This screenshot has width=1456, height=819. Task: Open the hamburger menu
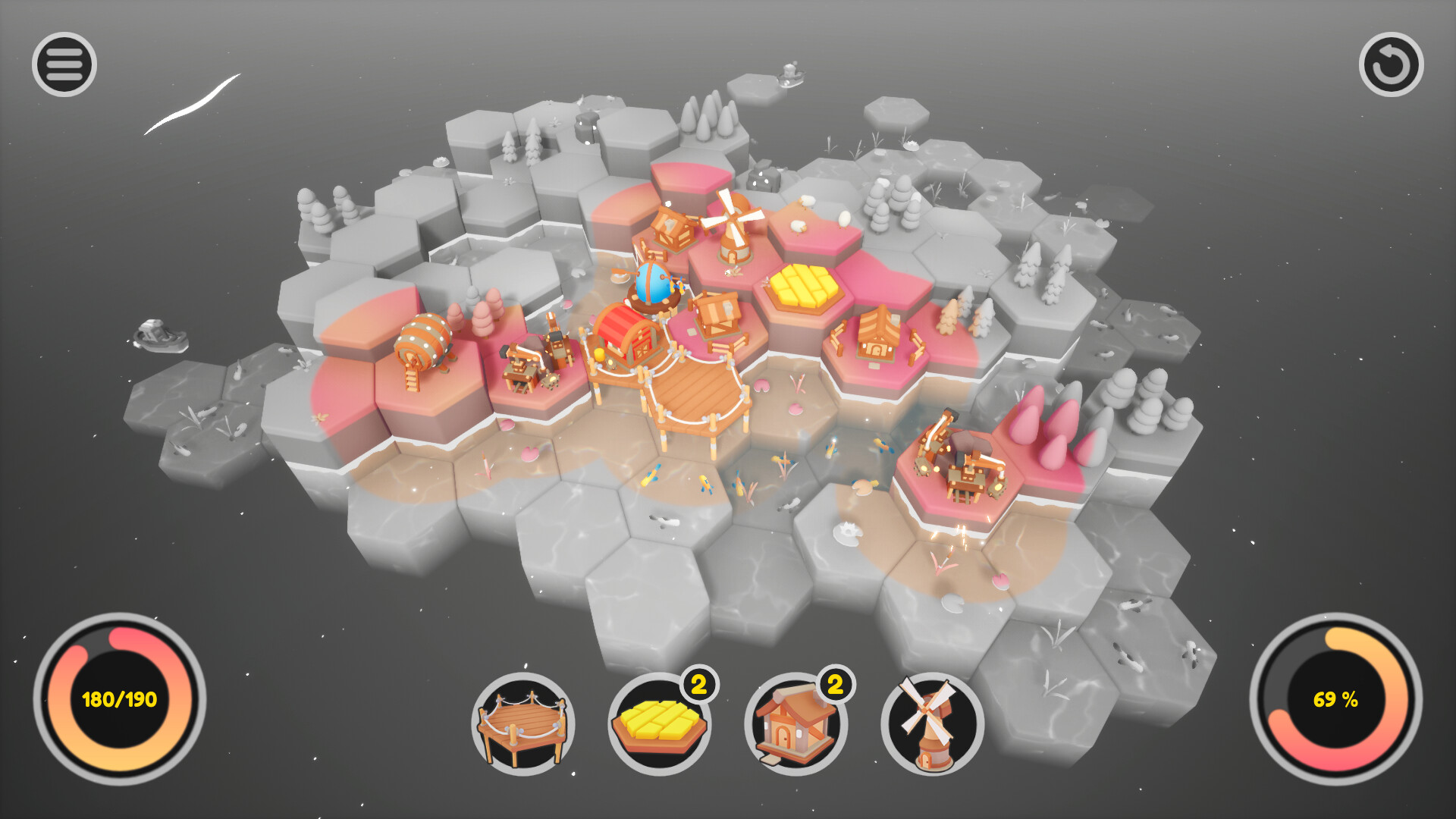pyautogui.click(x=64, y=64)
